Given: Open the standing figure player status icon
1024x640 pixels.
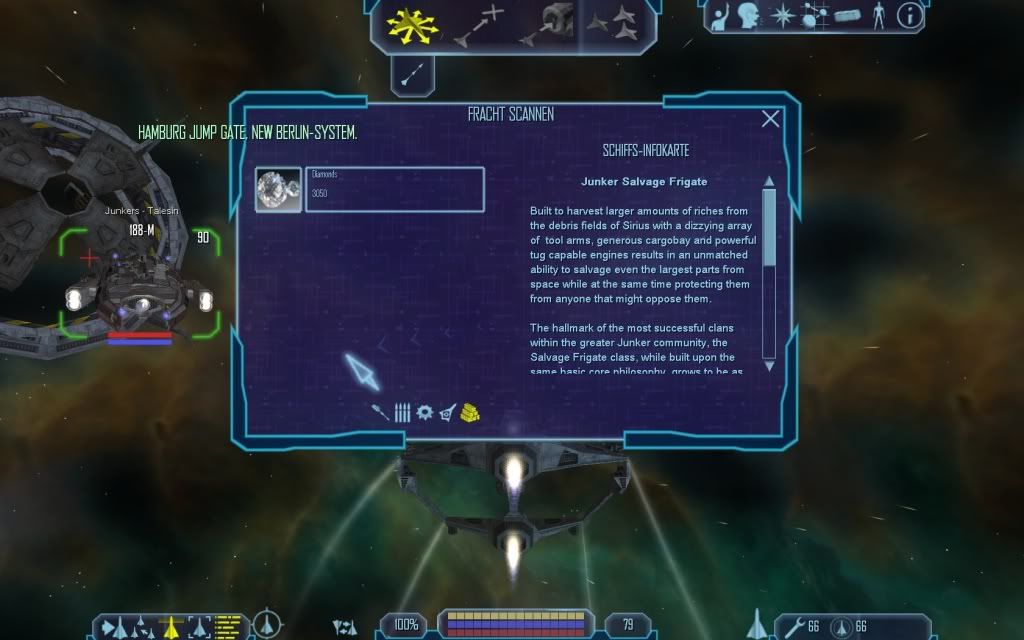Looking at the screenshot, I should pos(879,16).
